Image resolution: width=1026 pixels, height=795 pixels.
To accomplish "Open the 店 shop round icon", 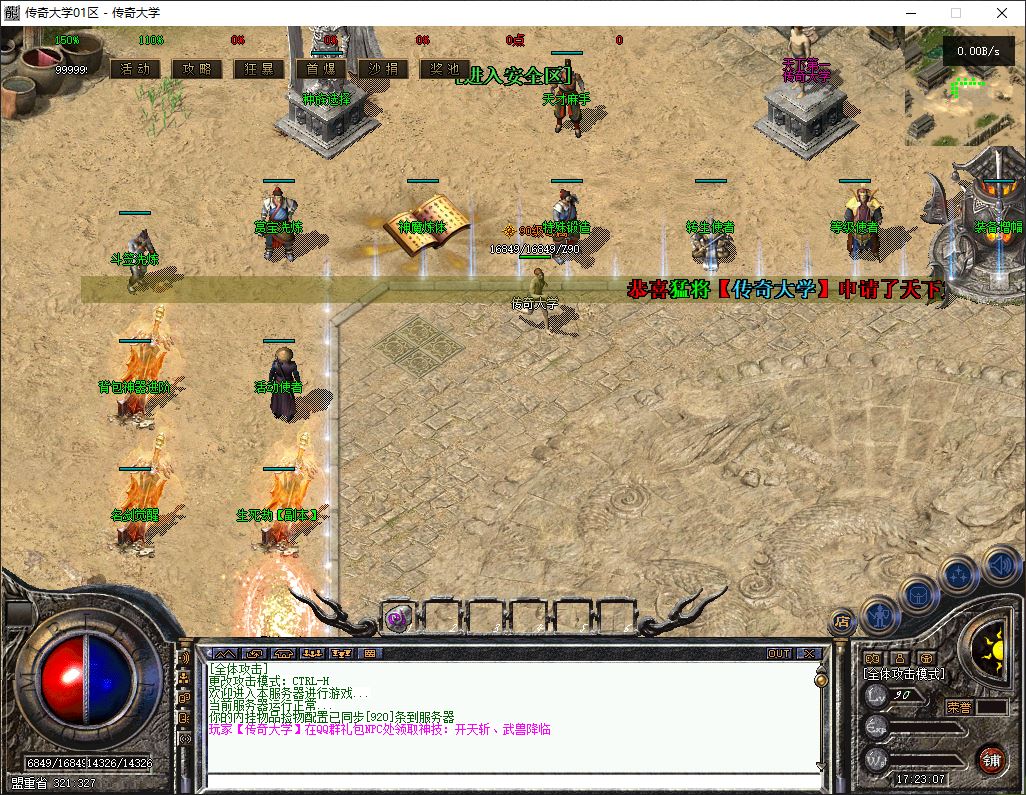I will point(842,622).
